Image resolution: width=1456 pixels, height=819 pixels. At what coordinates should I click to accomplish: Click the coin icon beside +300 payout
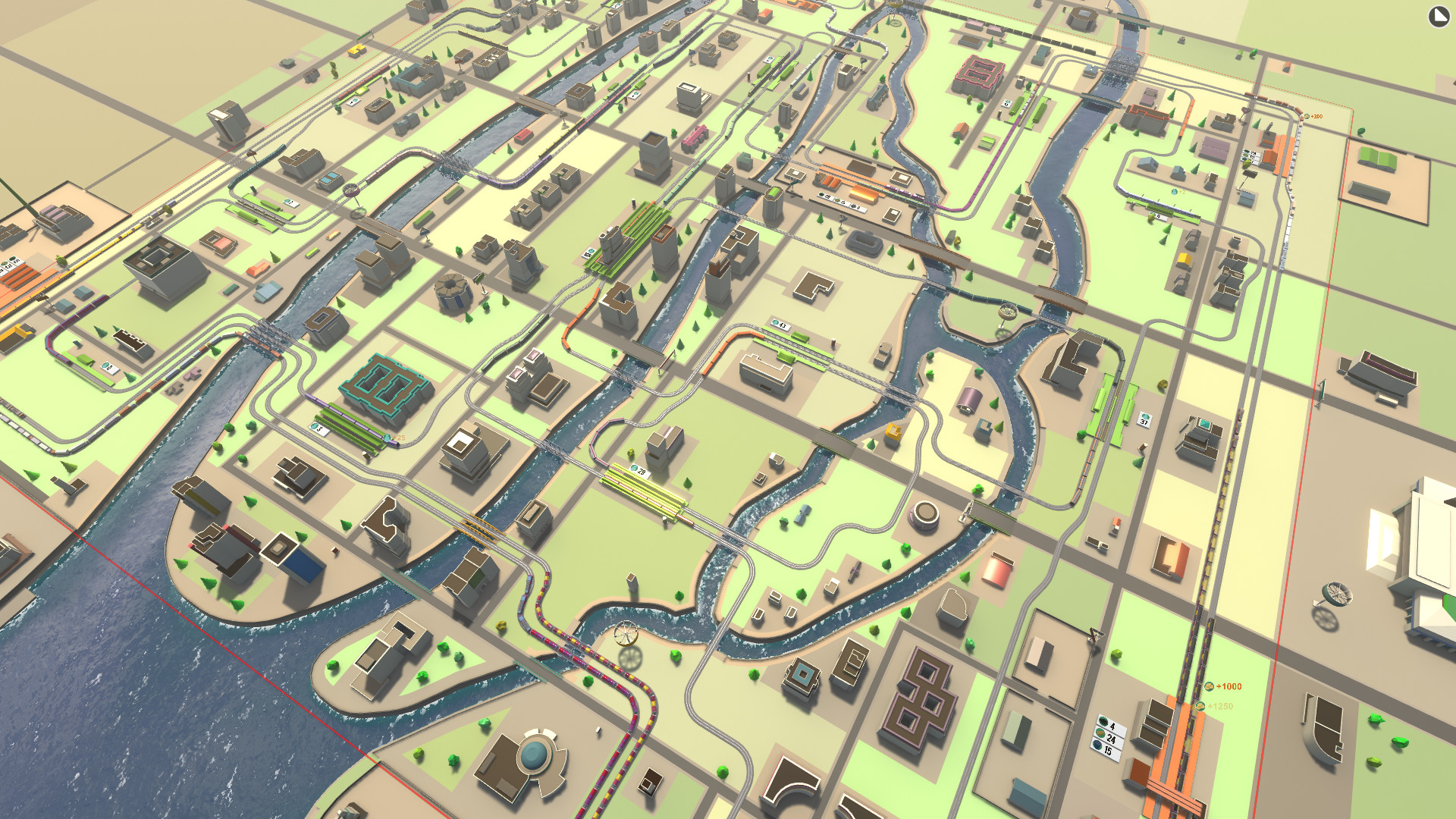click(1307, 116)
